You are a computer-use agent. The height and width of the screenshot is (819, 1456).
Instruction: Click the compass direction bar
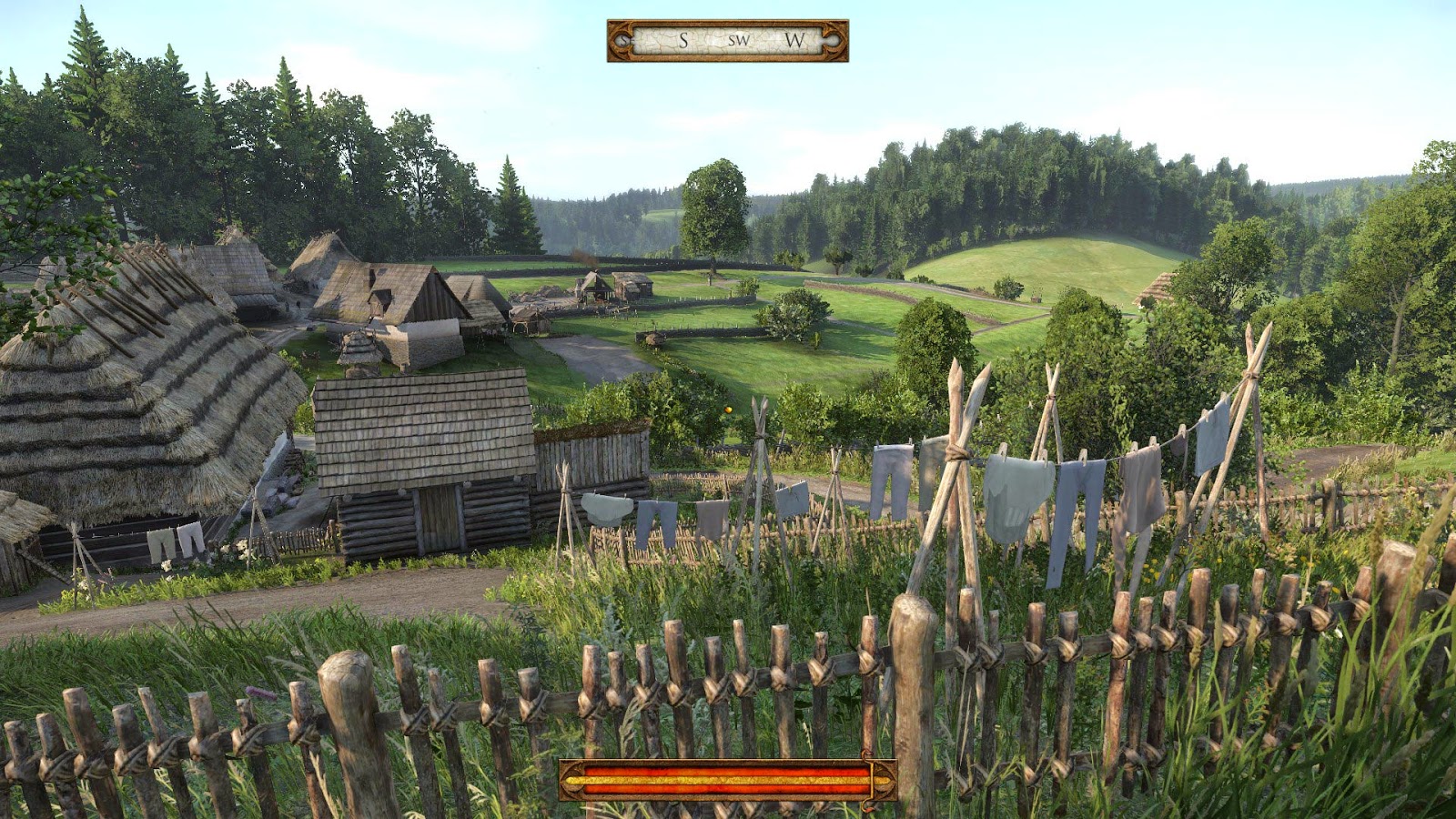(727, 41)
